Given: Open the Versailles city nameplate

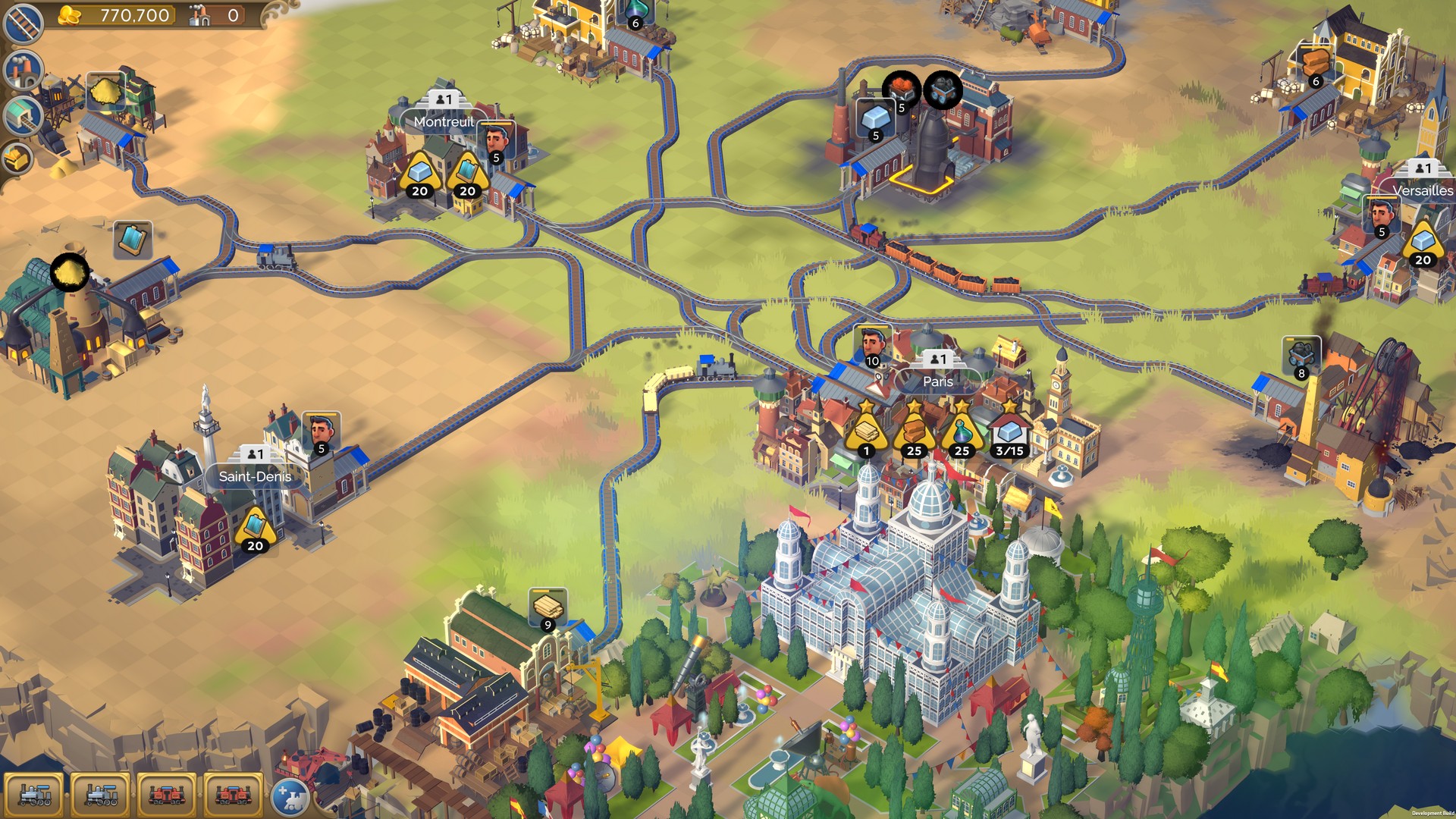Looking at the screenshot, I should (1423, 191).
